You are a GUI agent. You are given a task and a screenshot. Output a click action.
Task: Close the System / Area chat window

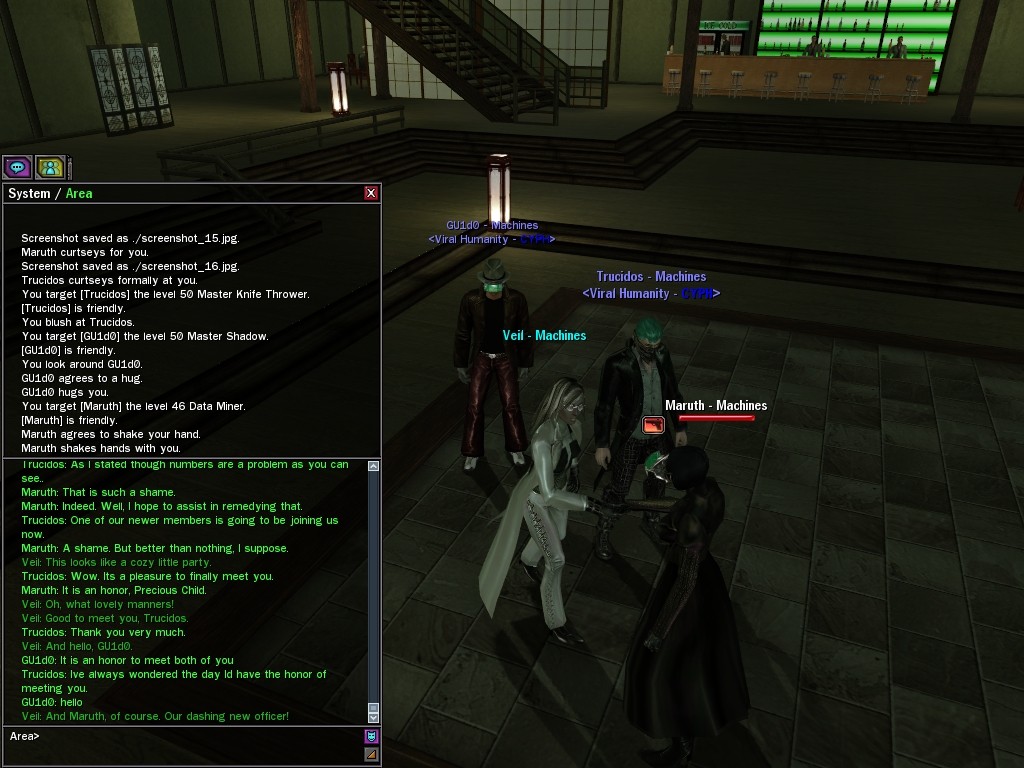tap(372, 193)
